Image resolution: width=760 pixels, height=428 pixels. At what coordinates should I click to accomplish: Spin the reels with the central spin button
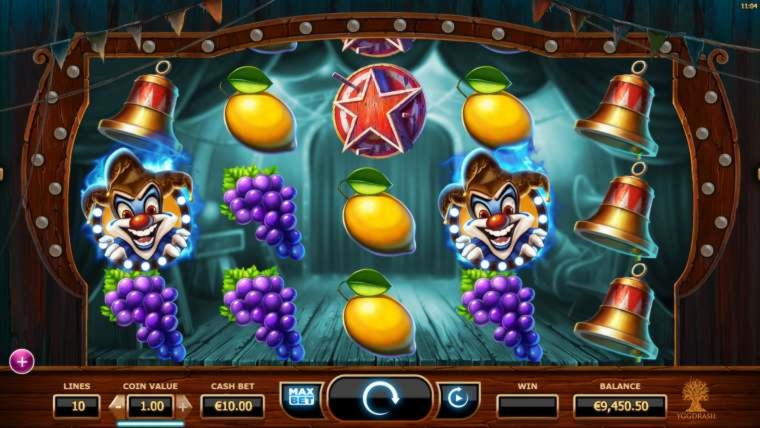coord(380,400)
